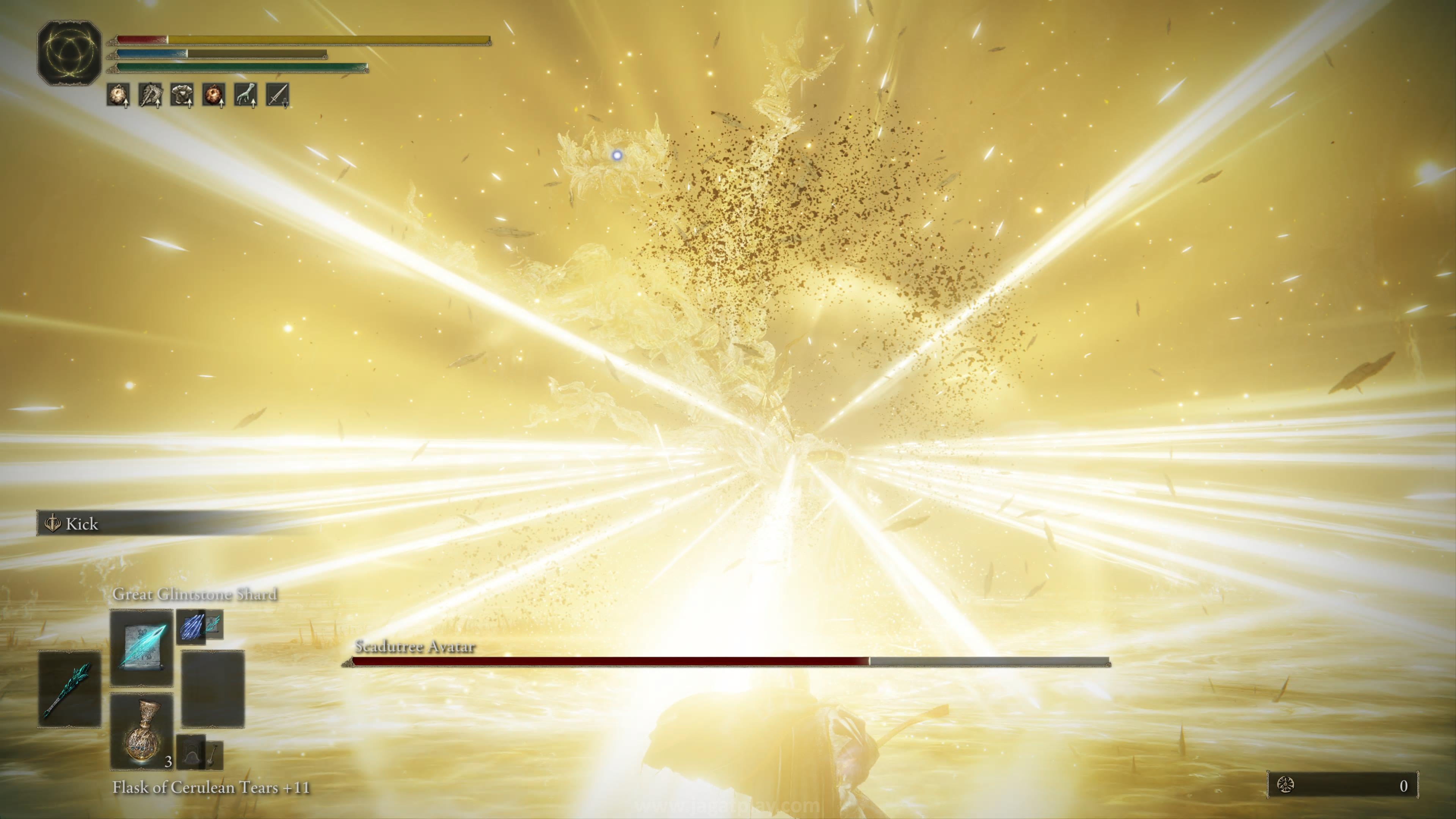Click the orange orb buff status icon
The height and width of the screenshot is (819, 1456).
point(213,95)
